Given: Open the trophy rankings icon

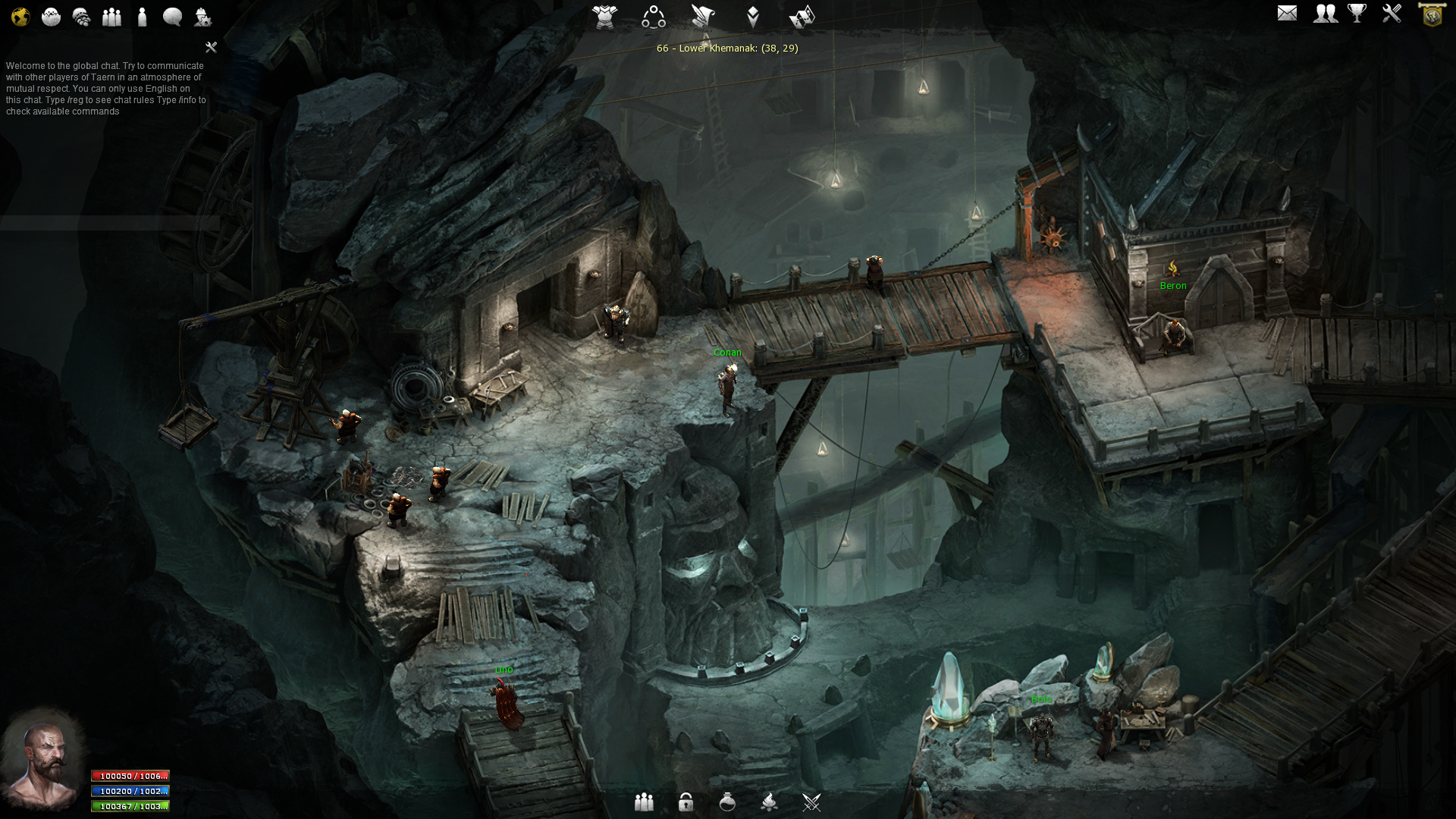Looking at the screenshot, I should [1357, 13].
